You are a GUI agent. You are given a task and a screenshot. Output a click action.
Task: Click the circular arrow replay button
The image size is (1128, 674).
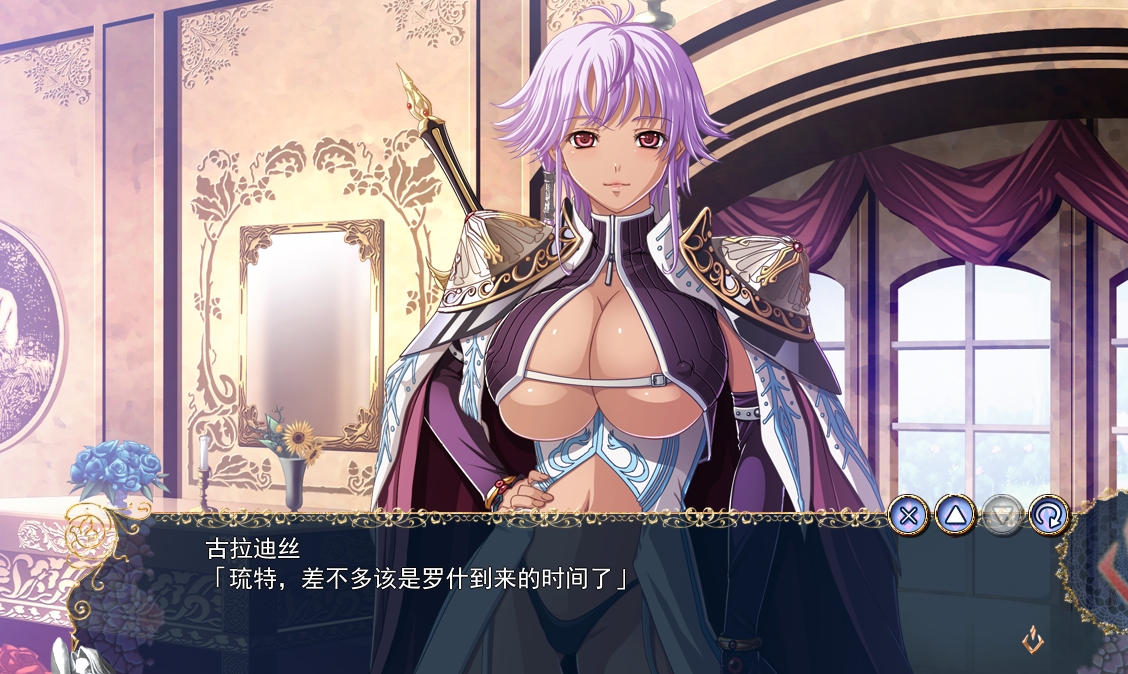coord(1048,516)
